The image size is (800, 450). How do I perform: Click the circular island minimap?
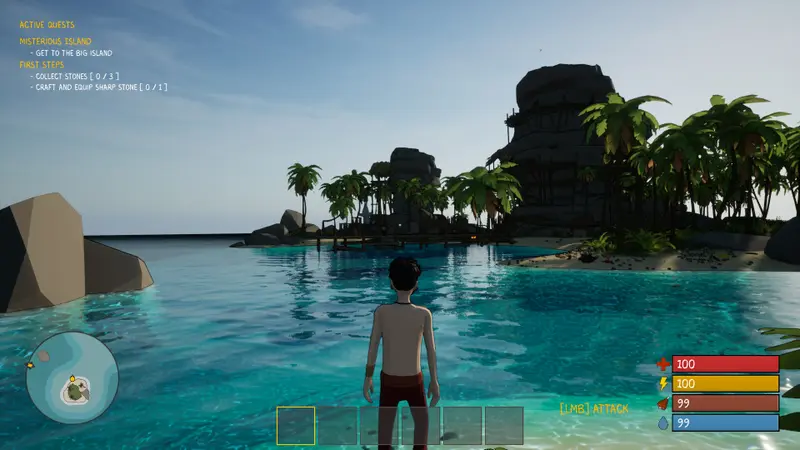[x=72, y=378]
